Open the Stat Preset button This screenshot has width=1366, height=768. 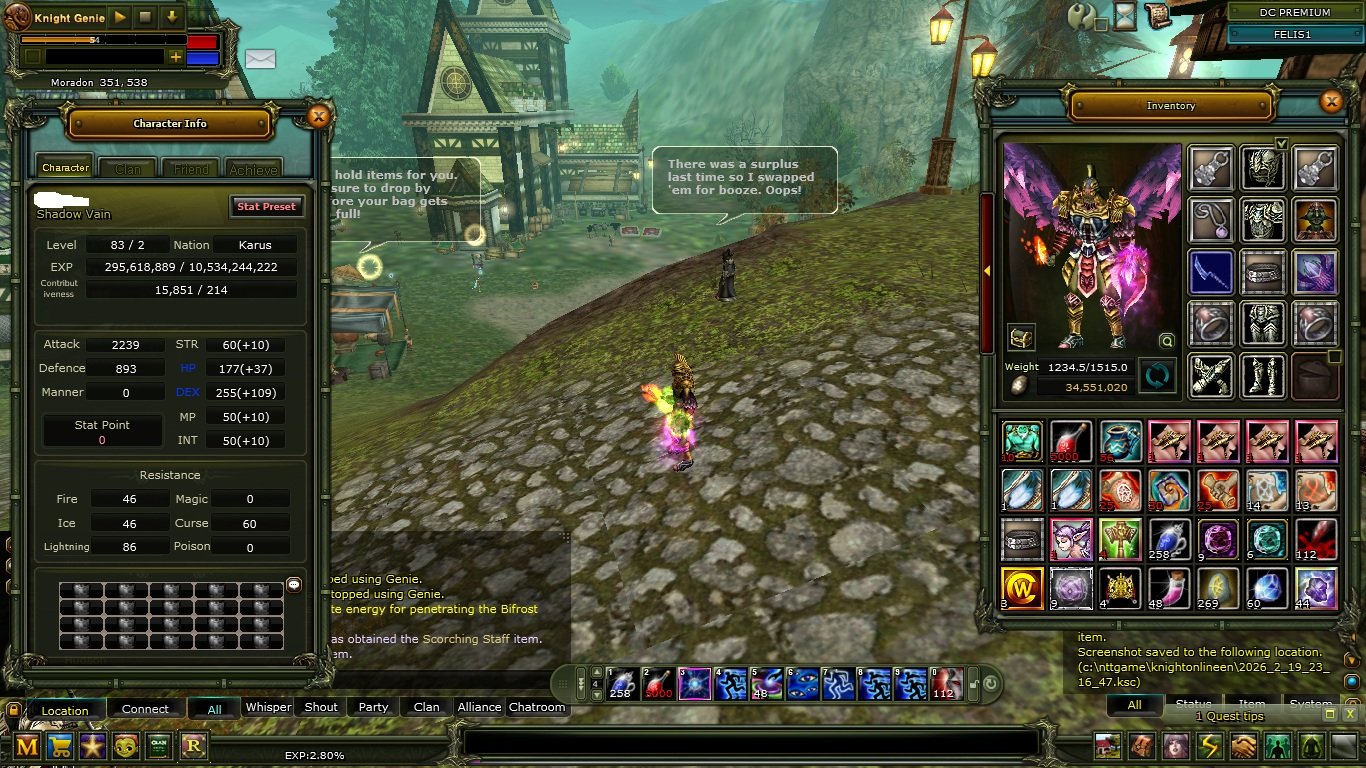[266, 206]
